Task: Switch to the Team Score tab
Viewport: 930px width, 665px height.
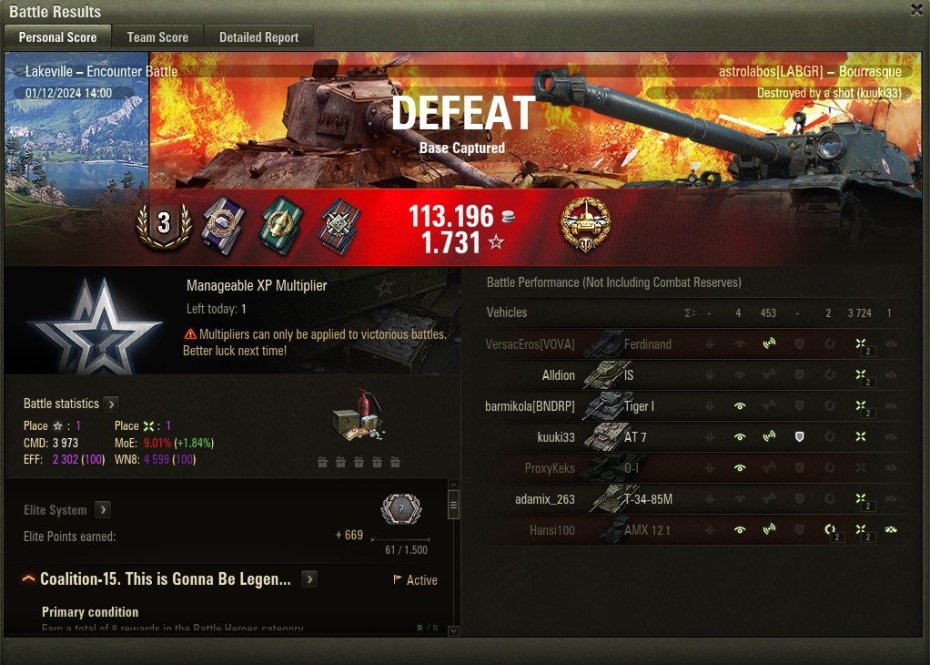Action: pyautogui.click(x=157, y=37)
